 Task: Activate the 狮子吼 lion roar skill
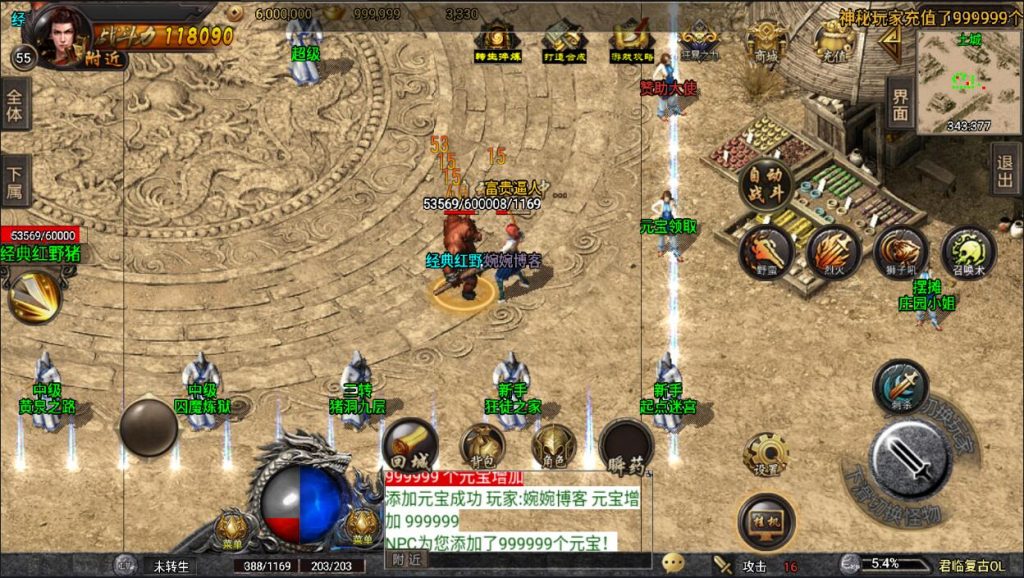901,252
